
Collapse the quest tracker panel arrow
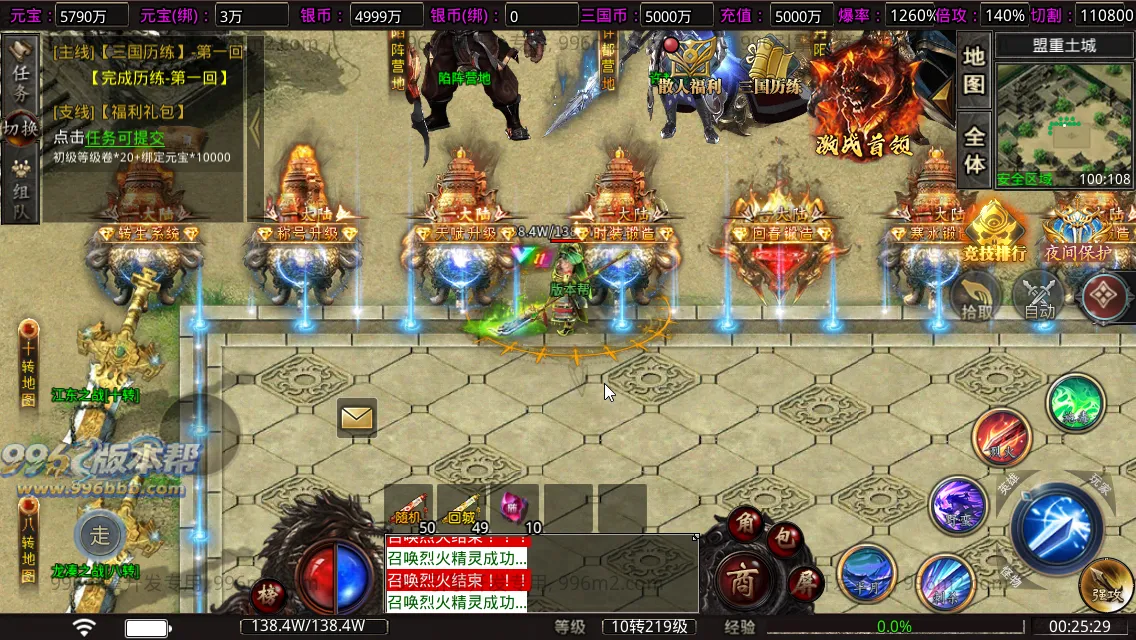coord(255,128)
